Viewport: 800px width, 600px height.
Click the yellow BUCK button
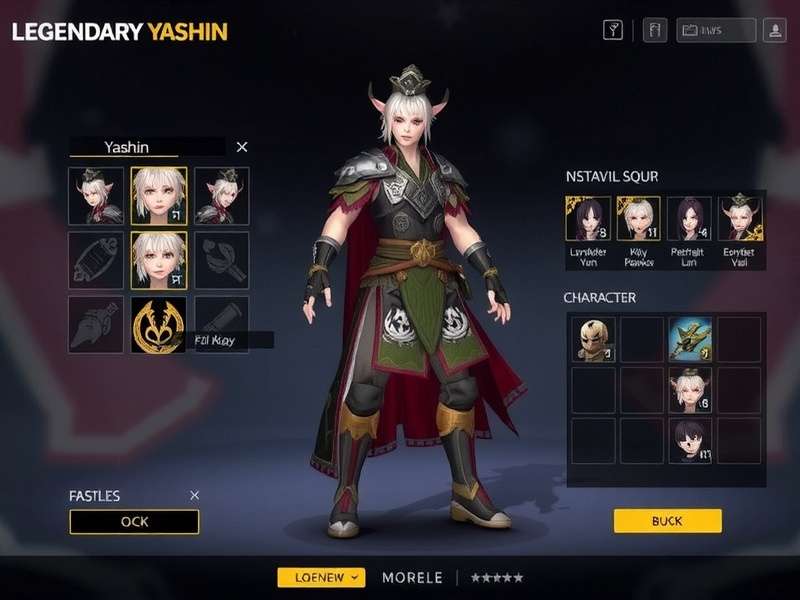coord(667,521)
